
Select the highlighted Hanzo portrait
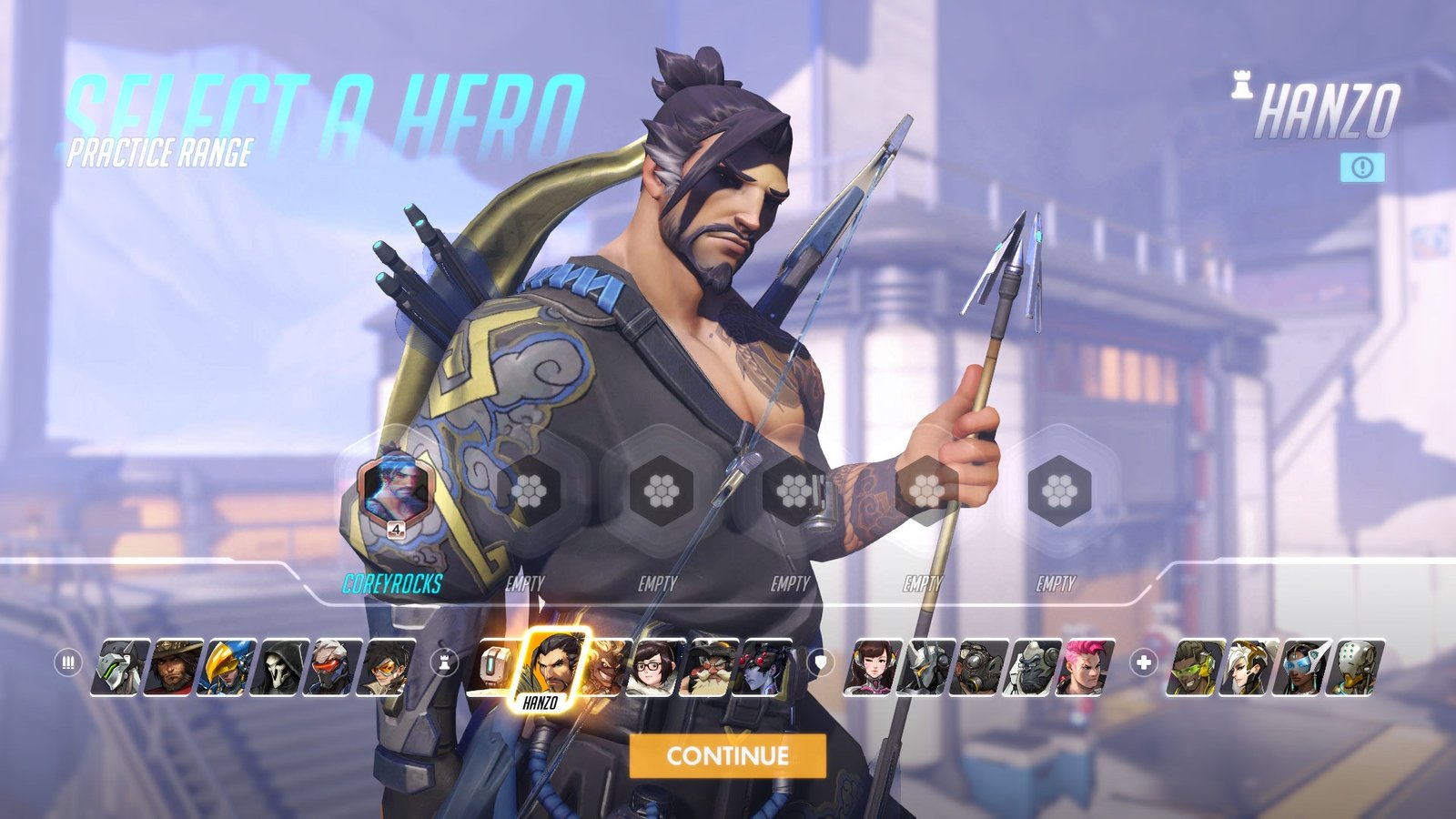click(x=551, y=666)
